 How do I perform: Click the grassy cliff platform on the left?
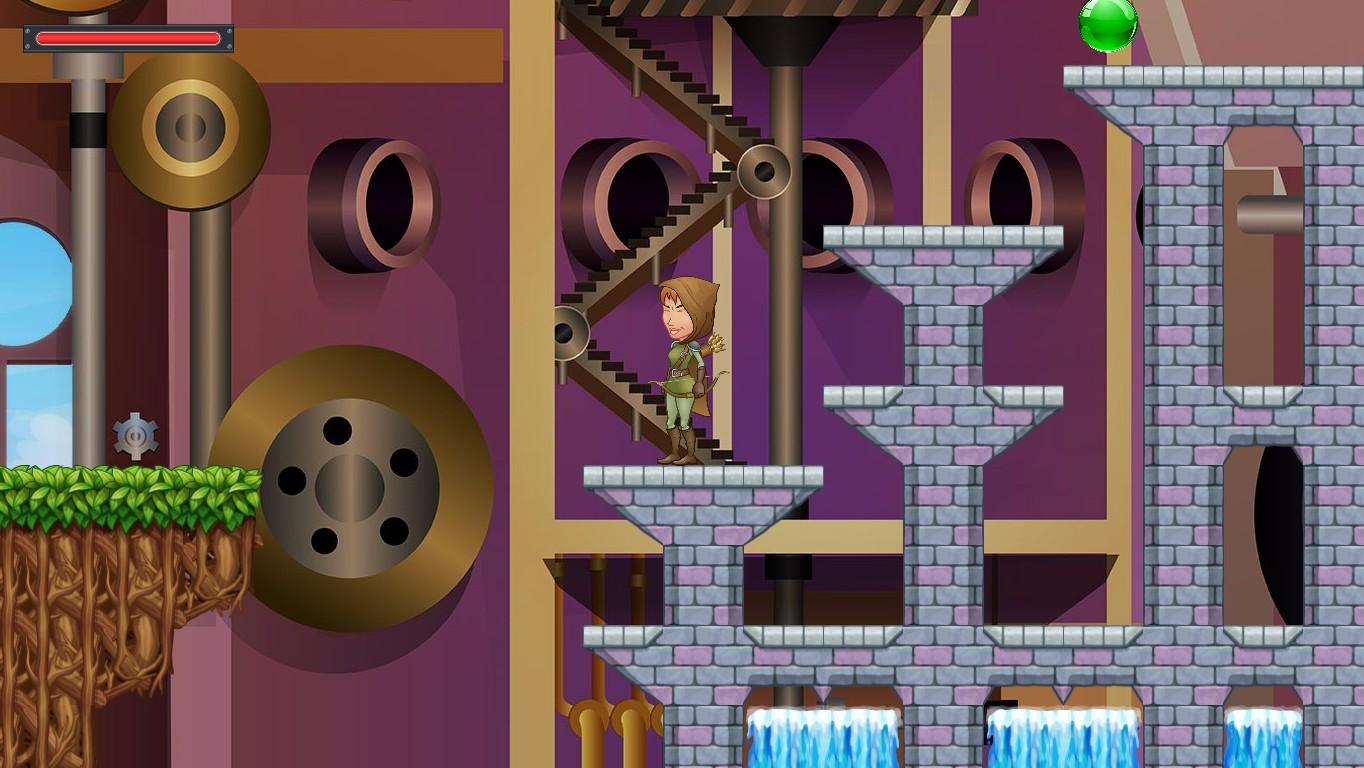click(120, 500)
